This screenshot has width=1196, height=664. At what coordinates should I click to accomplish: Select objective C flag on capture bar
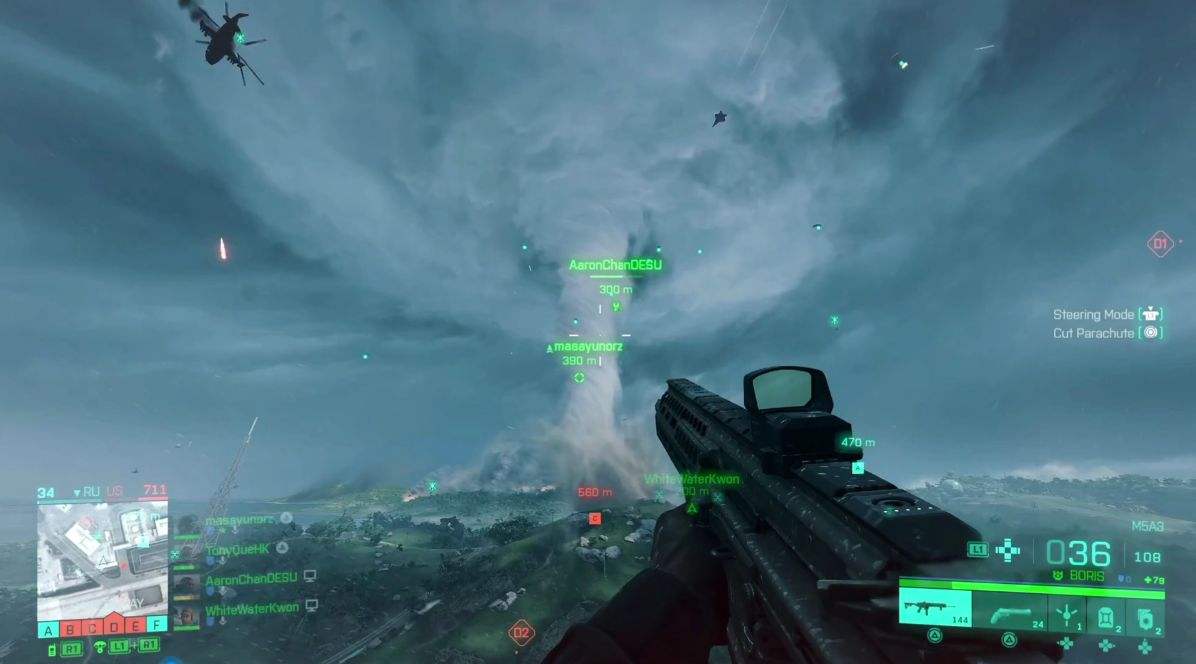[x=91, y=629]
